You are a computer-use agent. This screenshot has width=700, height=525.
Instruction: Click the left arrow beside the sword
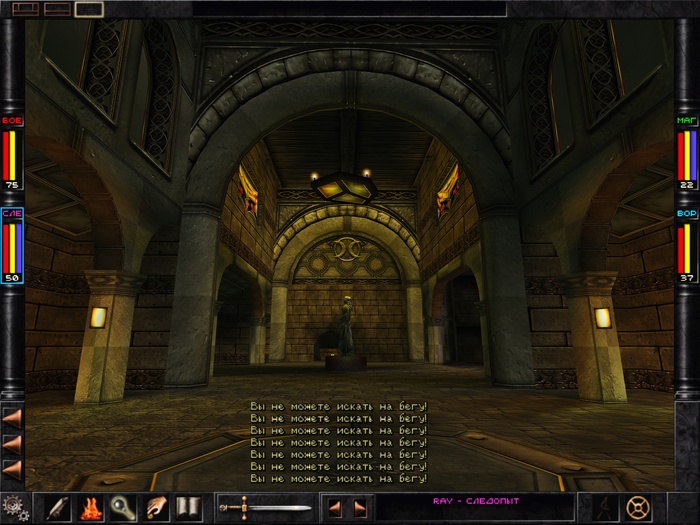(x=336, y=508)
